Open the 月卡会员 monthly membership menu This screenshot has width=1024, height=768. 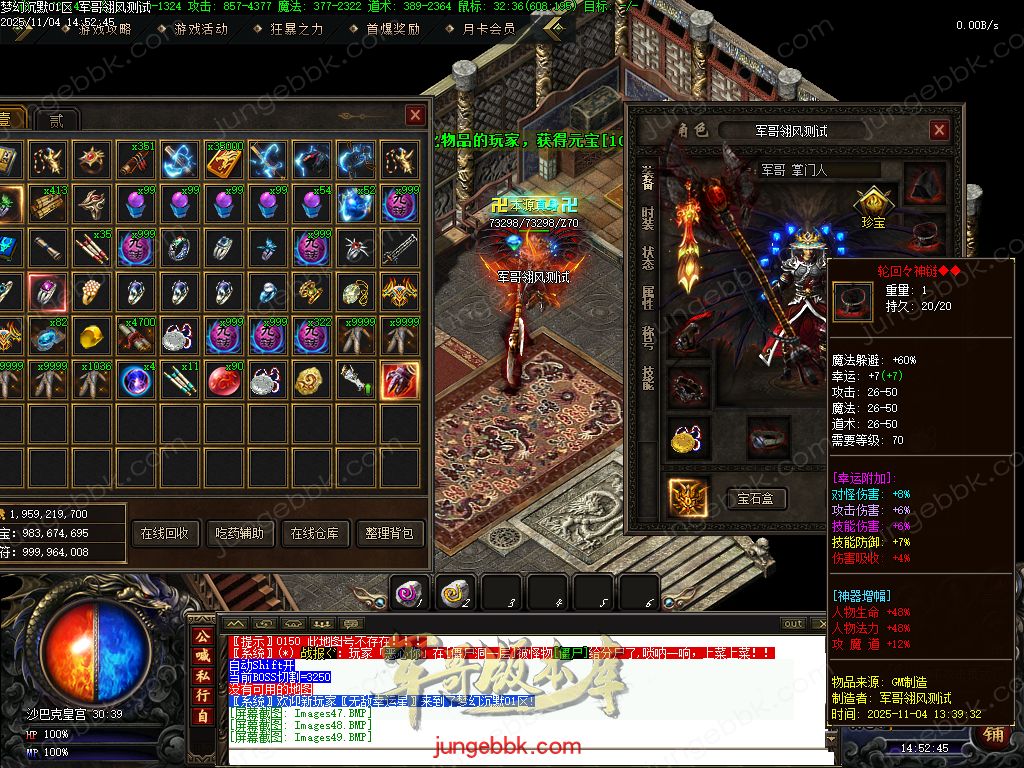pos(489,29)
